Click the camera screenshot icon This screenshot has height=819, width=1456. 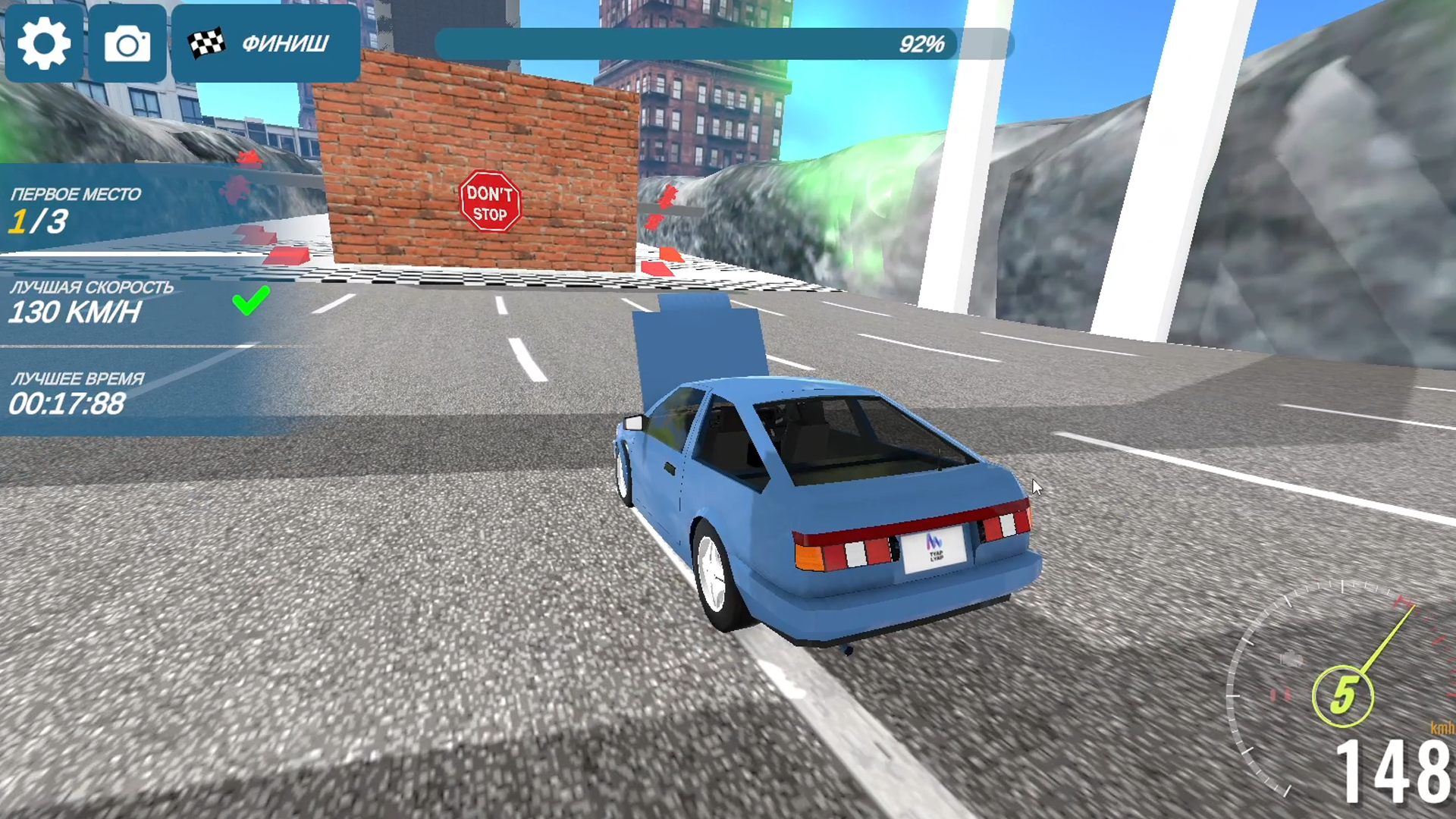pos(128,43)
